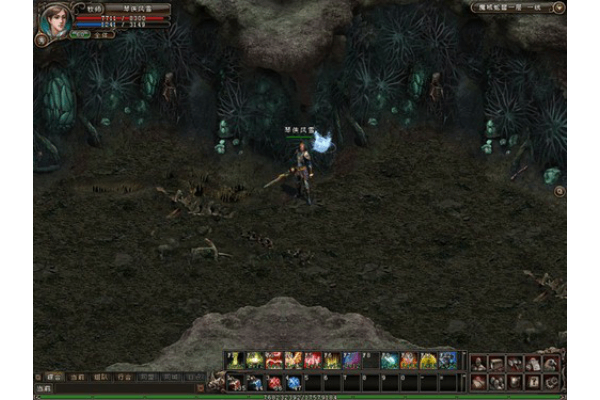Click the map name label in the top-right
The image size is (600, 400).
511,7
